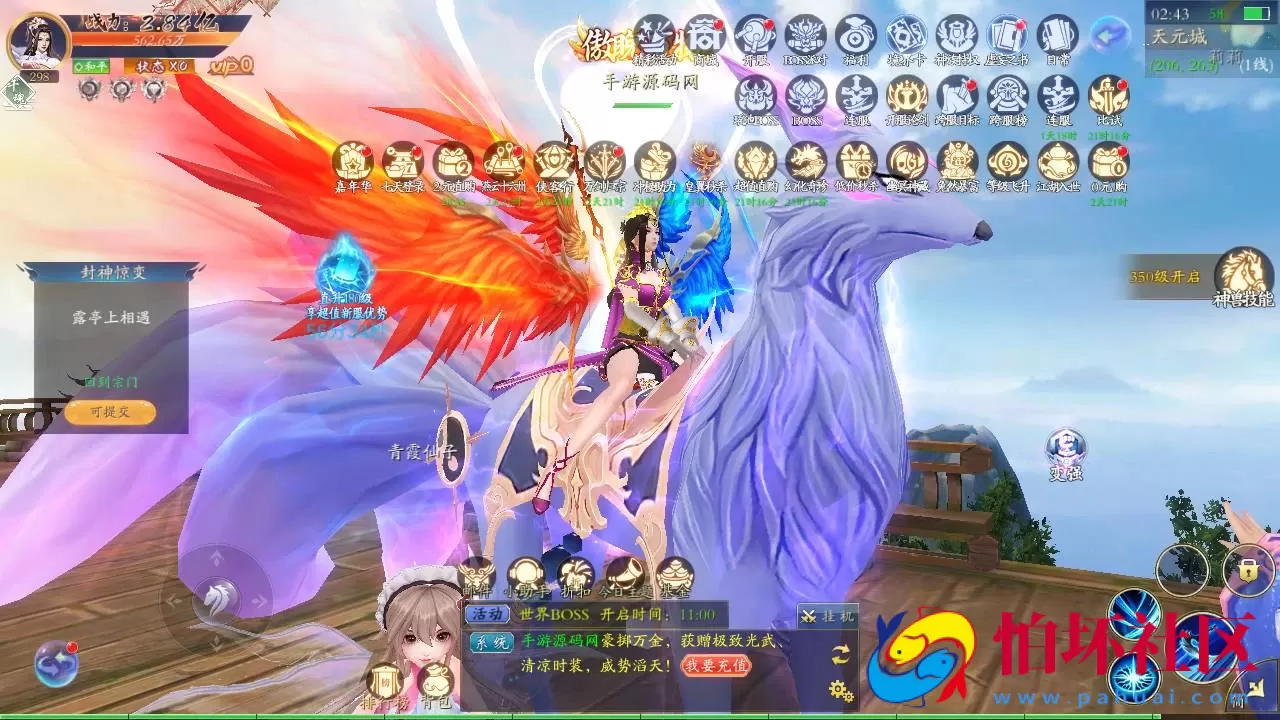Click the 活动 activity announcement tab
Screen dimensions: 1280x720
coord(486,612)
